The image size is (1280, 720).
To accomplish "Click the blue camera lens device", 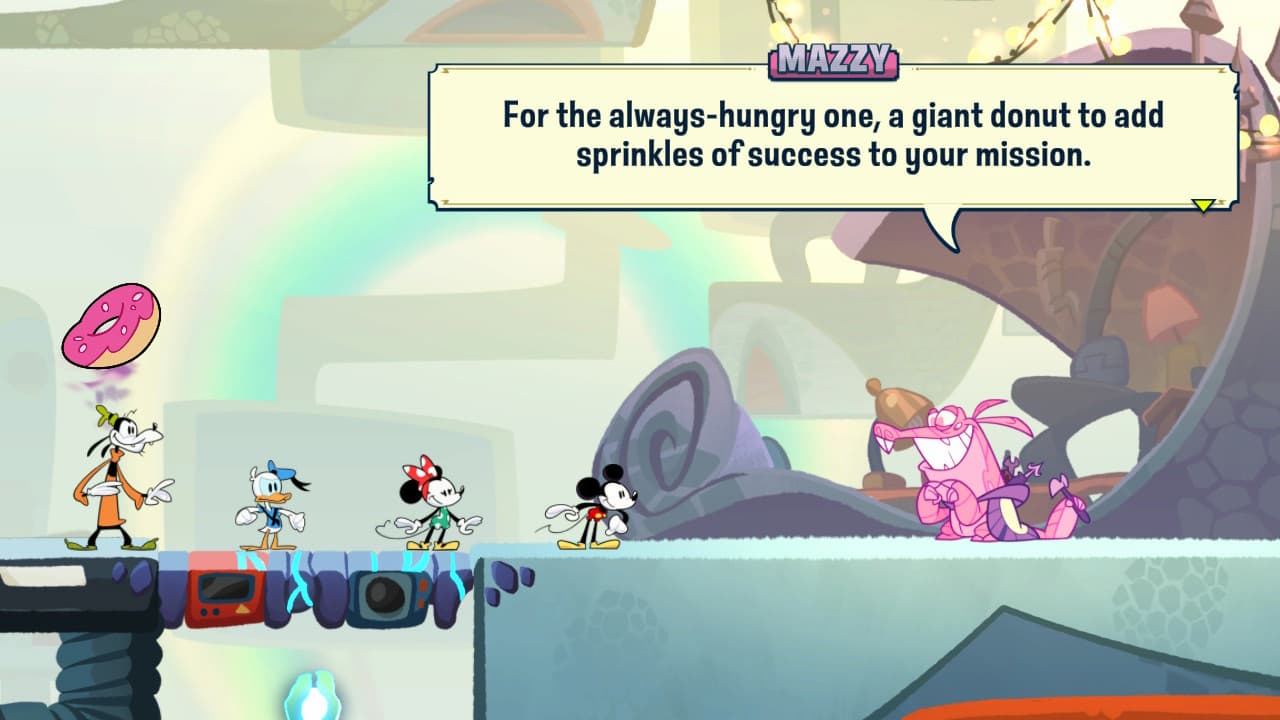I will [382, 595].
